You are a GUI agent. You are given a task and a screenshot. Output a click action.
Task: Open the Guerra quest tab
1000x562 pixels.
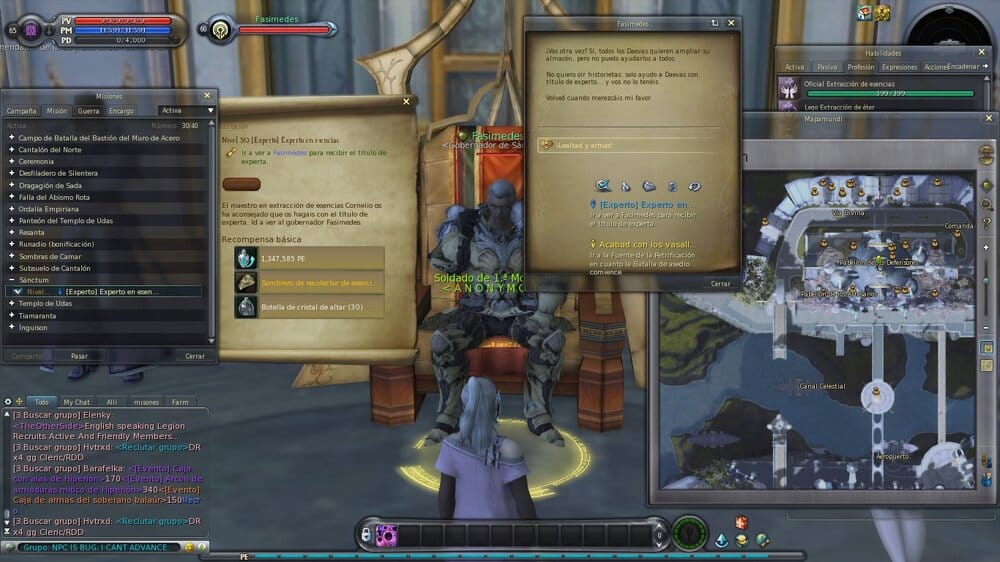click(88, 111)
